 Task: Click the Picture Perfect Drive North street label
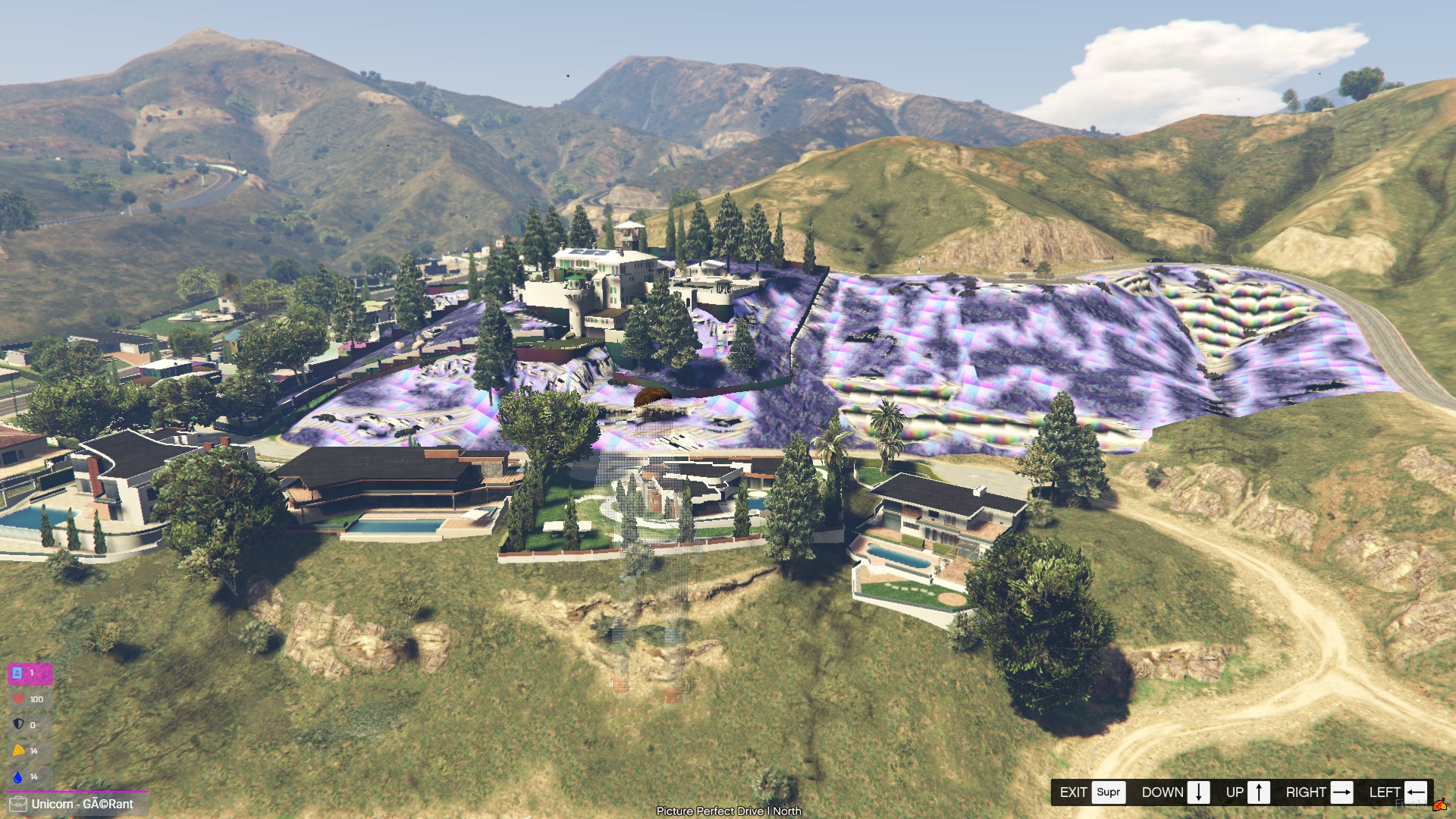(x=728, y=811)
